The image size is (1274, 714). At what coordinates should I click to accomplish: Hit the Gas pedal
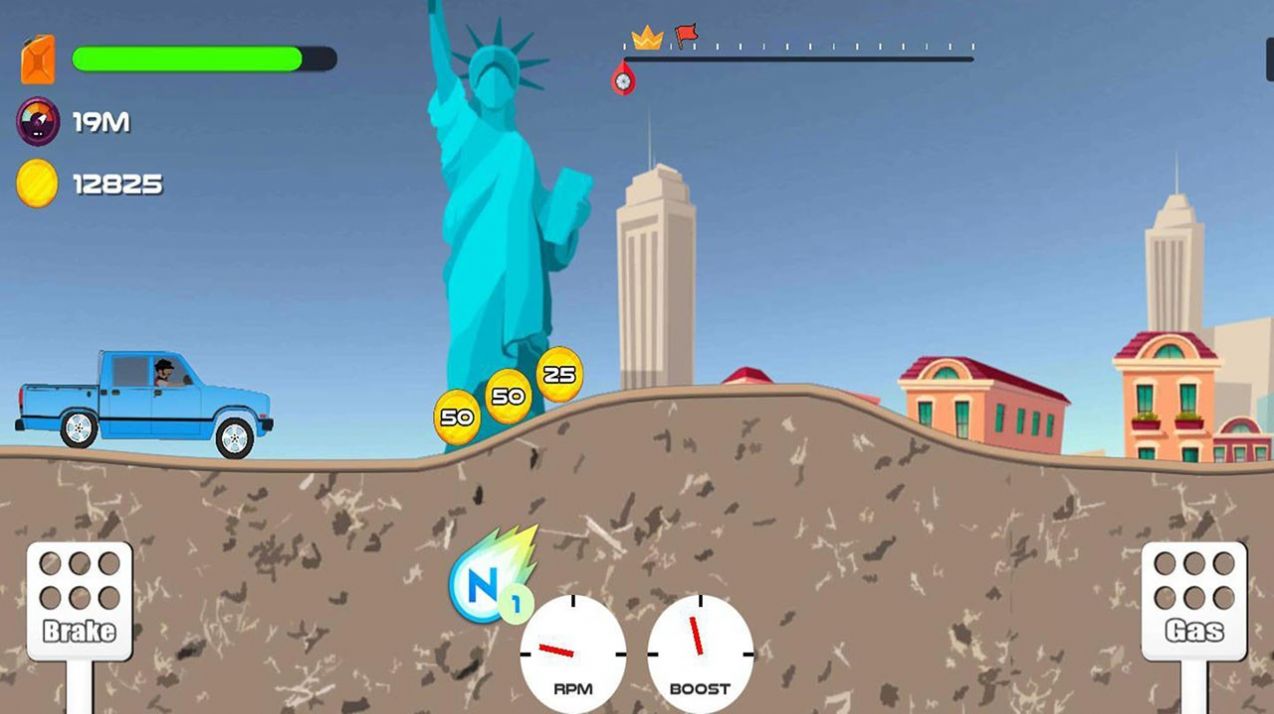tap(1194, 600)
